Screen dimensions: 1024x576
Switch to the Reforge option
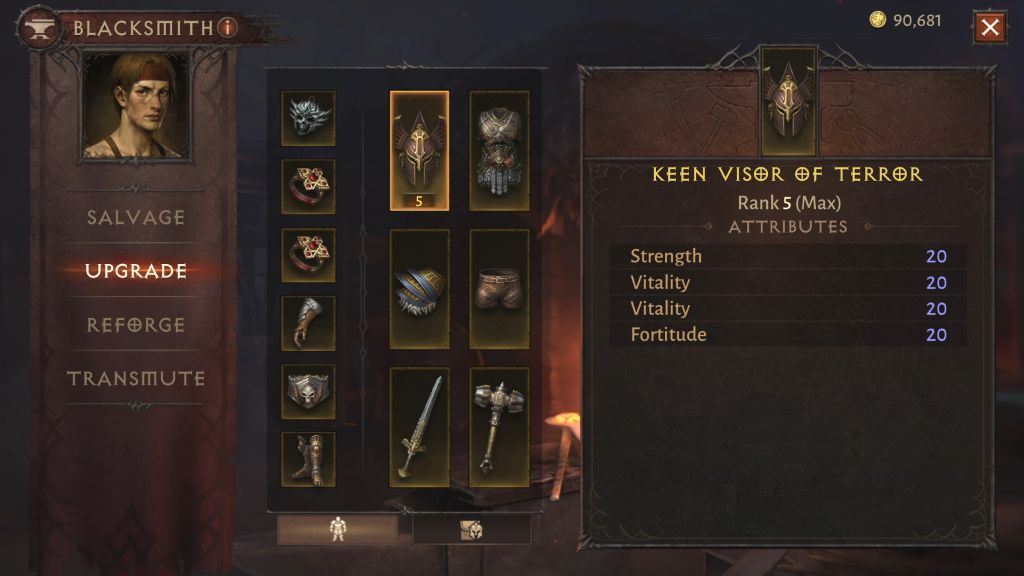coord(136,325)
